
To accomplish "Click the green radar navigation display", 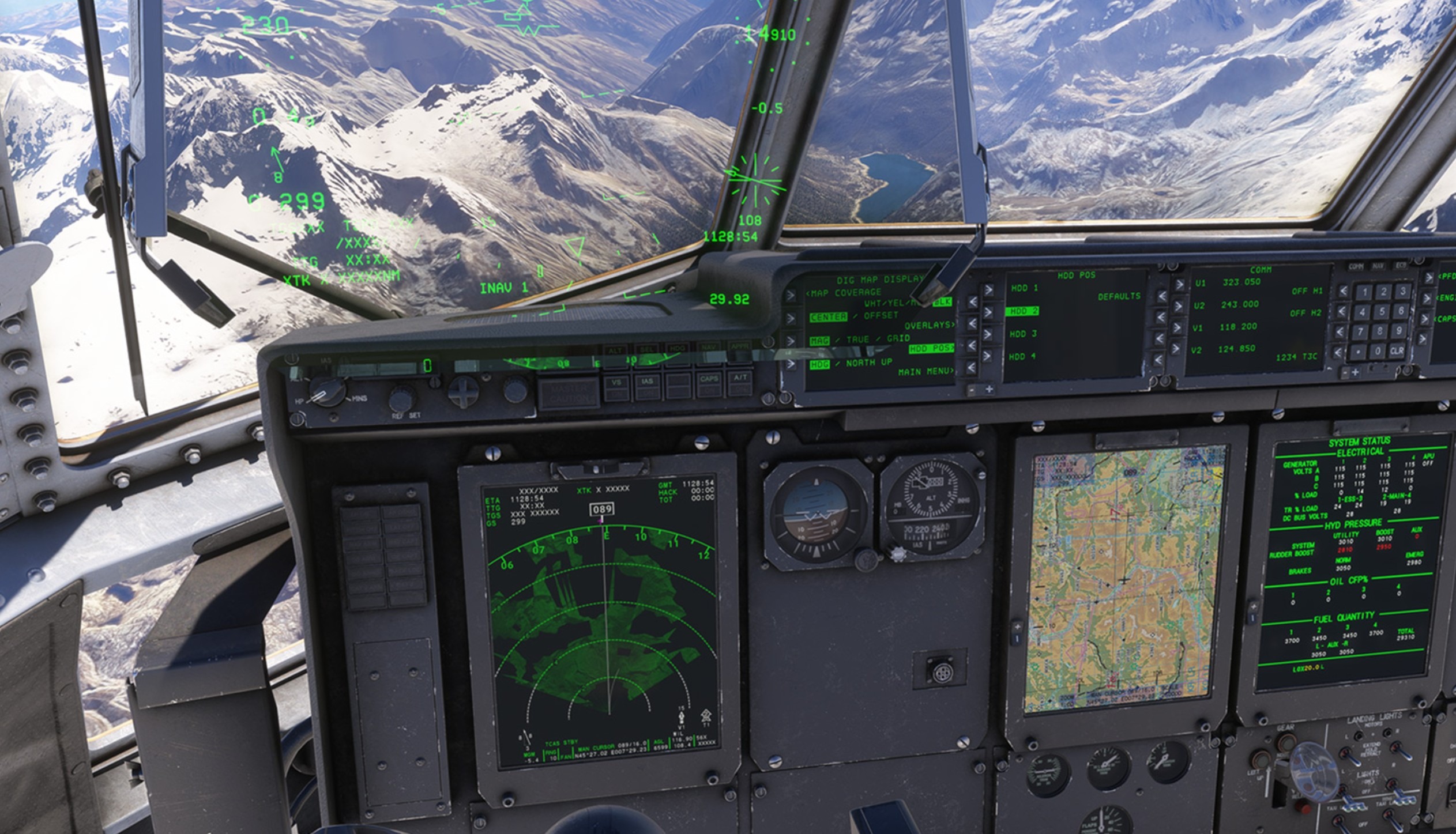I will click(x=600, y=622).
